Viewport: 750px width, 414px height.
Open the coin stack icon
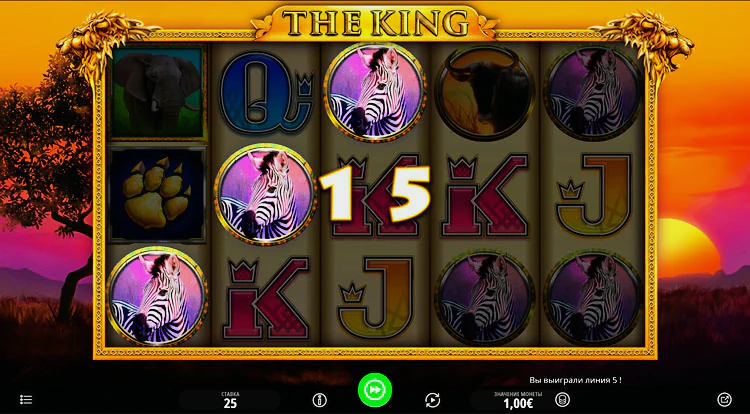pyautogui.click(x=563, y=400)
